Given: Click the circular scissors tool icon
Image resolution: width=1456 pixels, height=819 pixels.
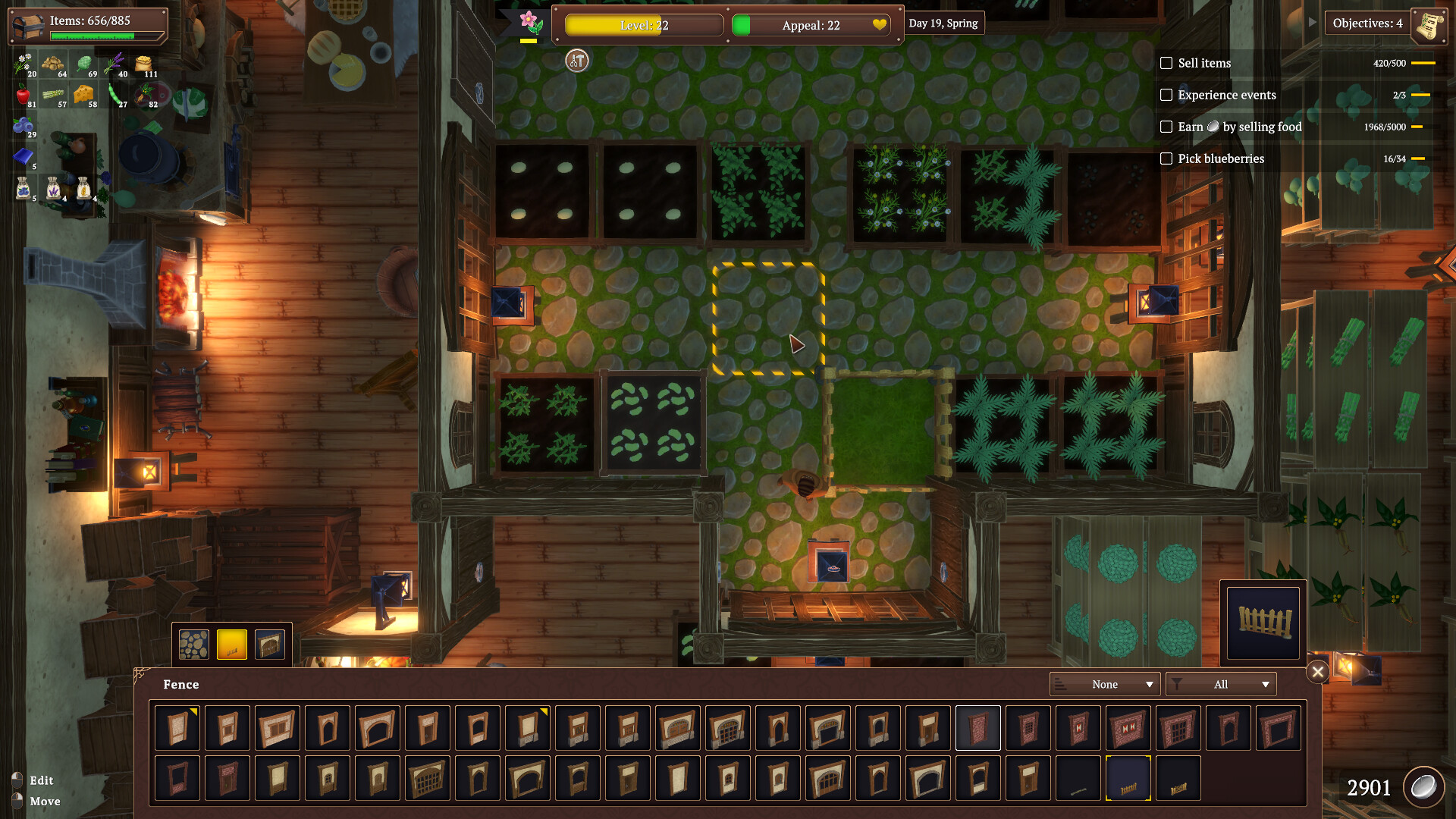Looking at the screenshot, I should (x=576, y=61).
